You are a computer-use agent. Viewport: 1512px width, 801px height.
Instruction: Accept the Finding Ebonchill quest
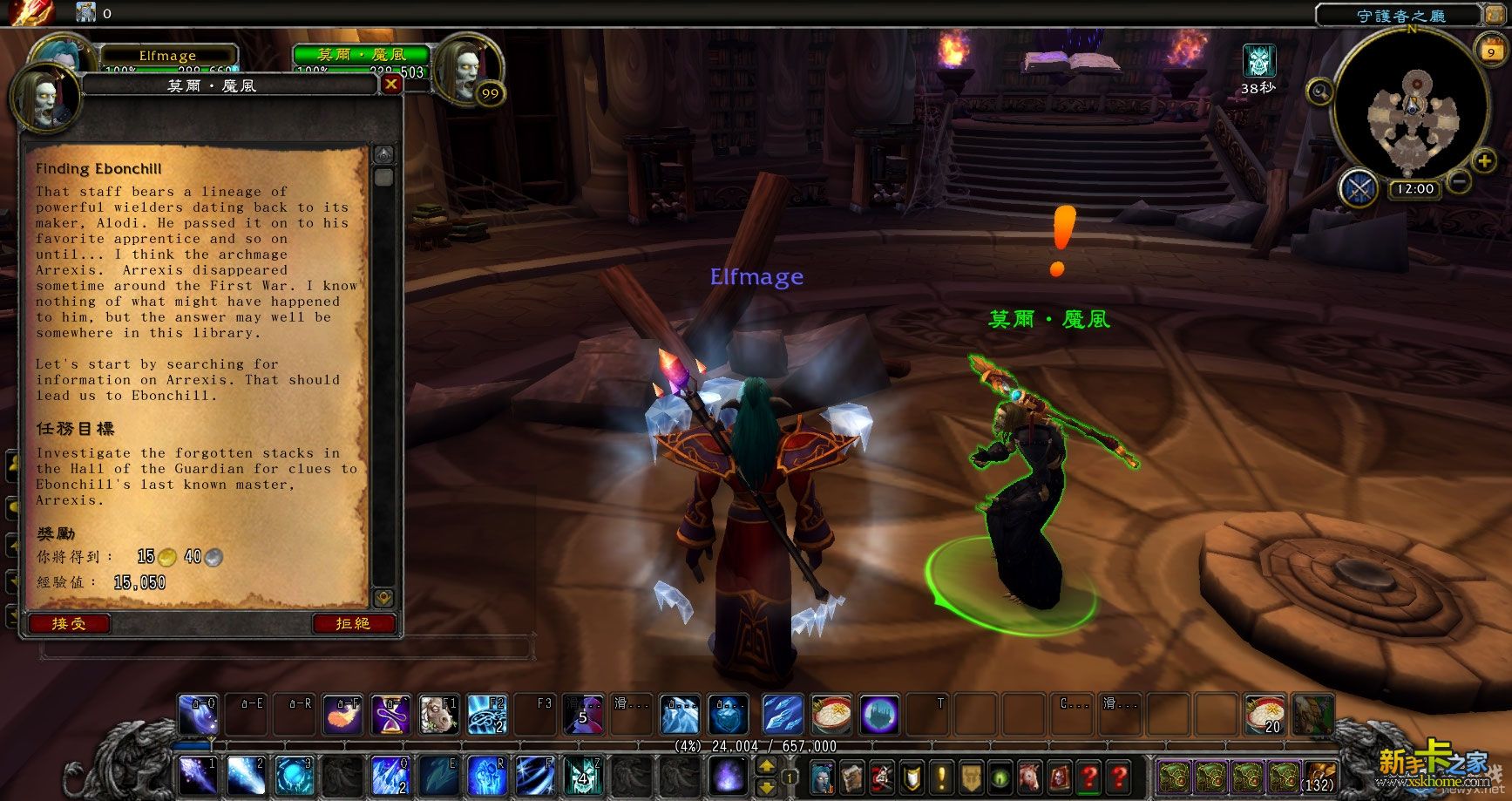click(x=69, y=623)
